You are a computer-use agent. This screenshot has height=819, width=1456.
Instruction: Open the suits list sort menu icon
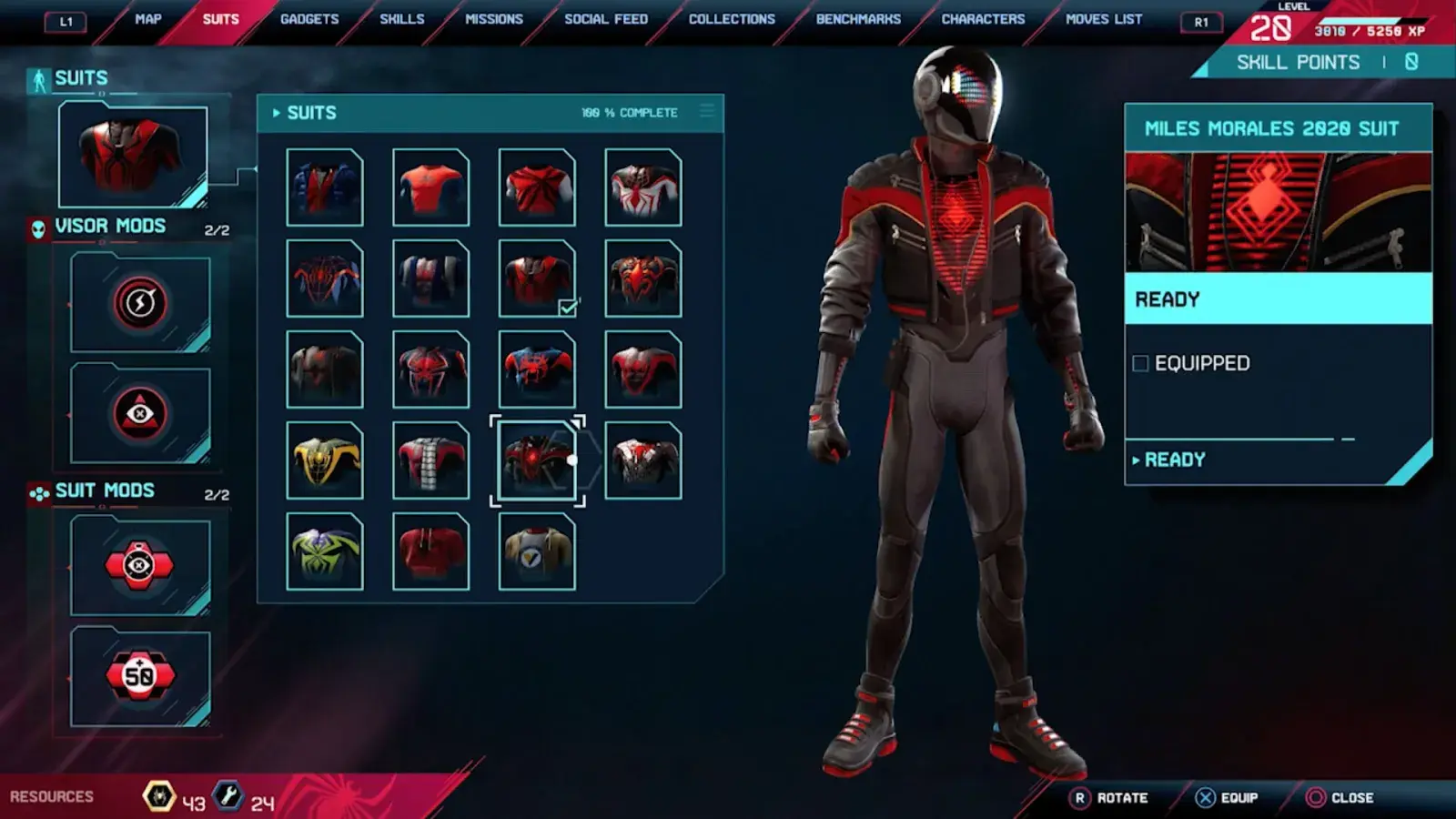(x=707, y=112)
